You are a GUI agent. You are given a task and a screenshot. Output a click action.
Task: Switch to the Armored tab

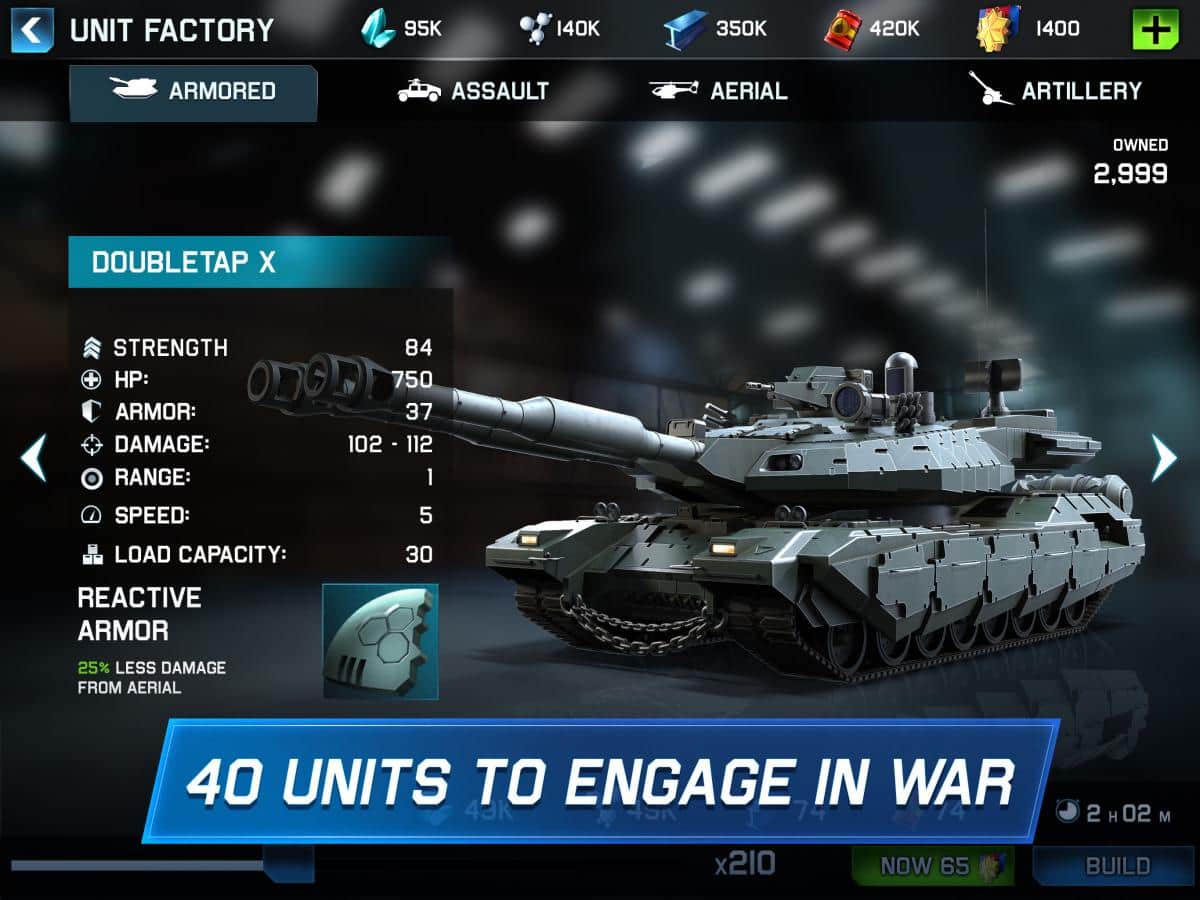tap(193, 91)
